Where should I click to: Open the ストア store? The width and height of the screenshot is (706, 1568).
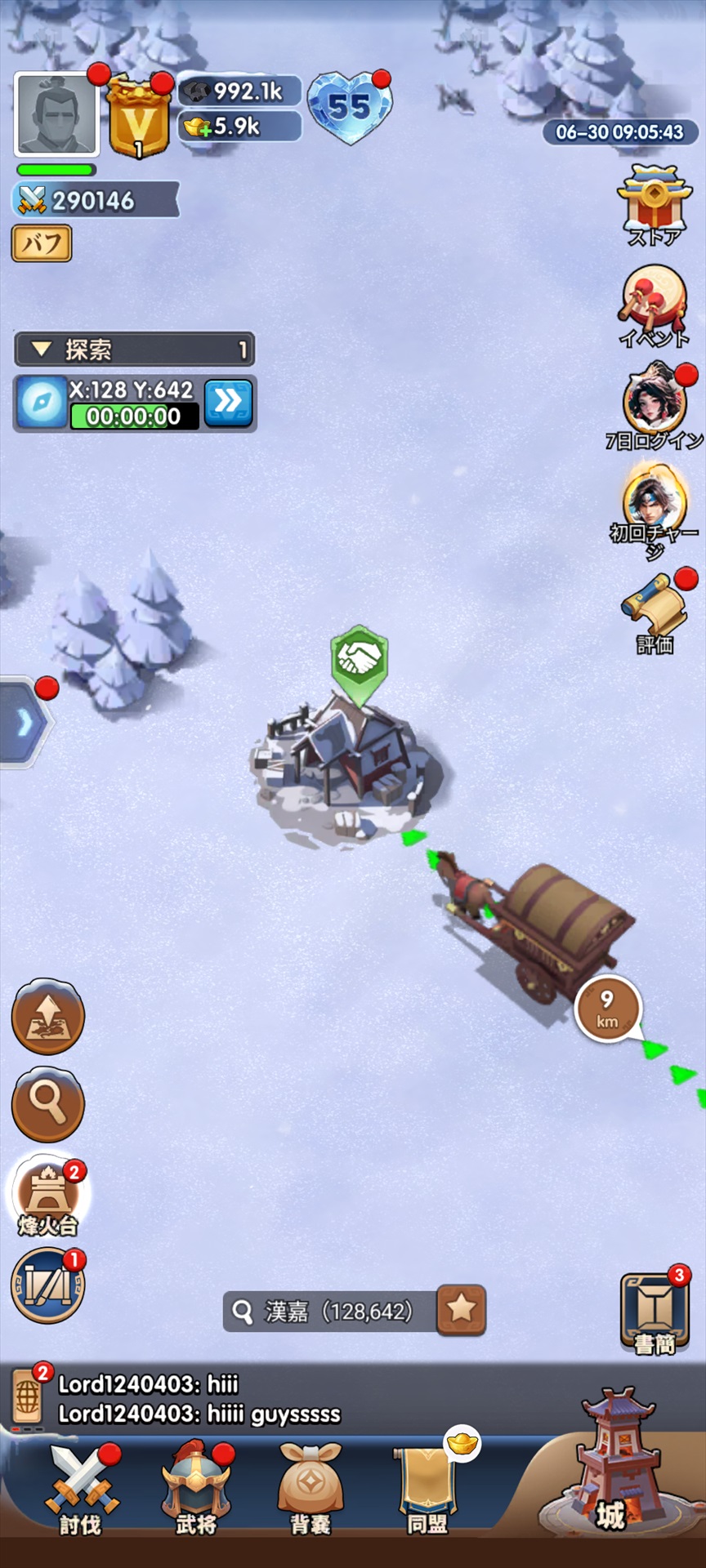click(x=654, y=204)
